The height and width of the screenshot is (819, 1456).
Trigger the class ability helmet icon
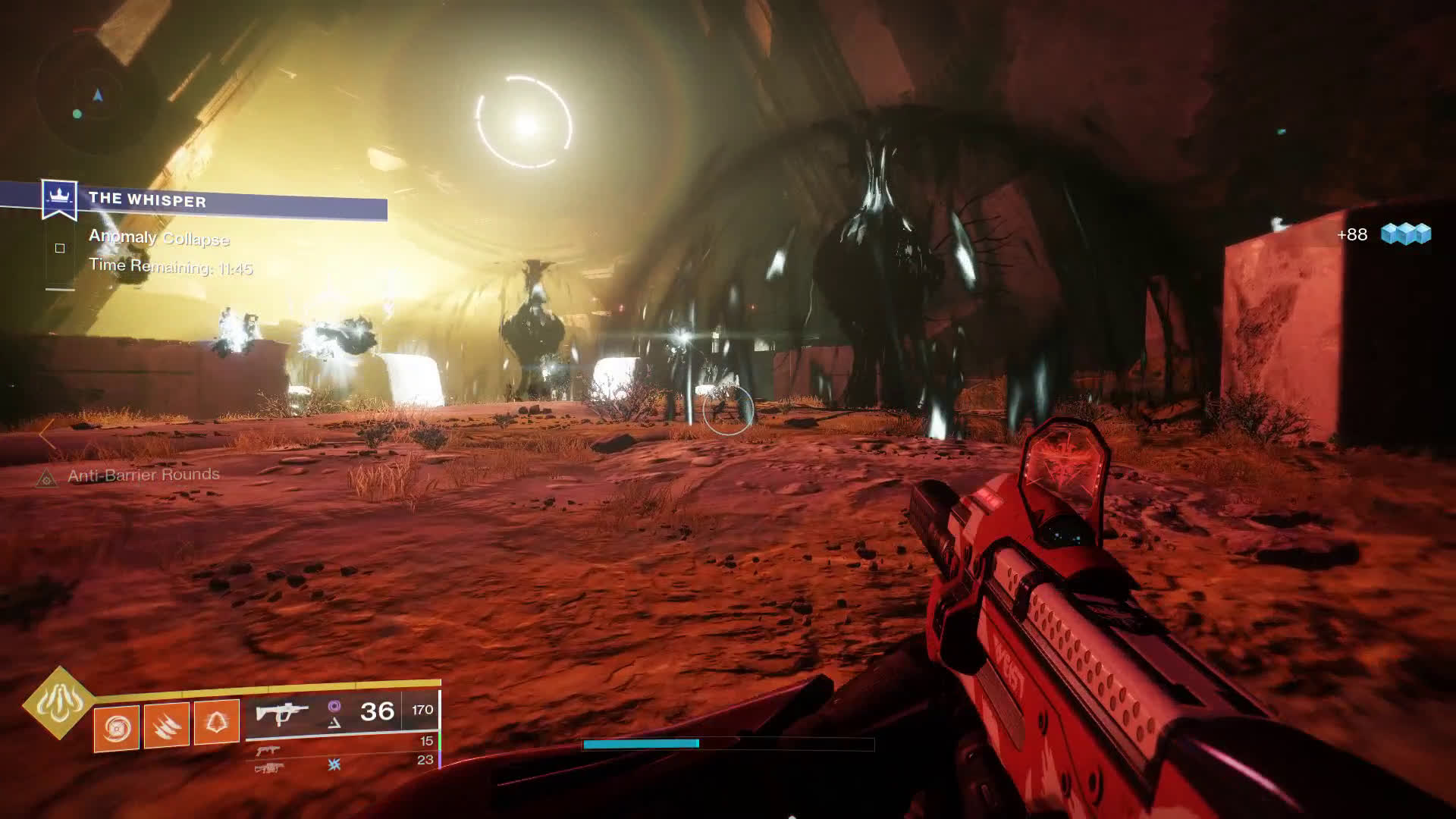coord(217,723)
